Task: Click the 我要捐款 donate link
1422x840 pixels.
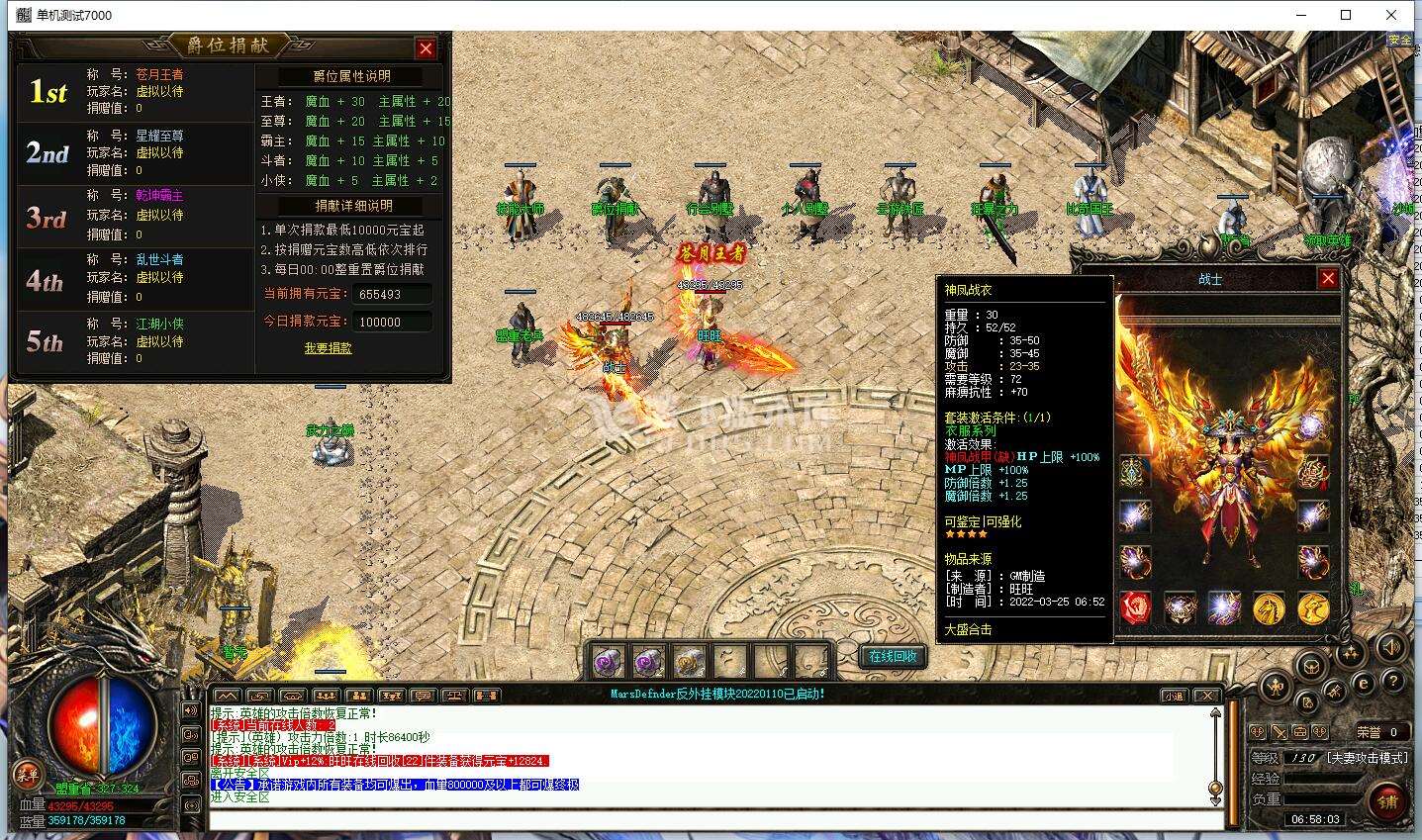Action: click(x=328, y=348)
